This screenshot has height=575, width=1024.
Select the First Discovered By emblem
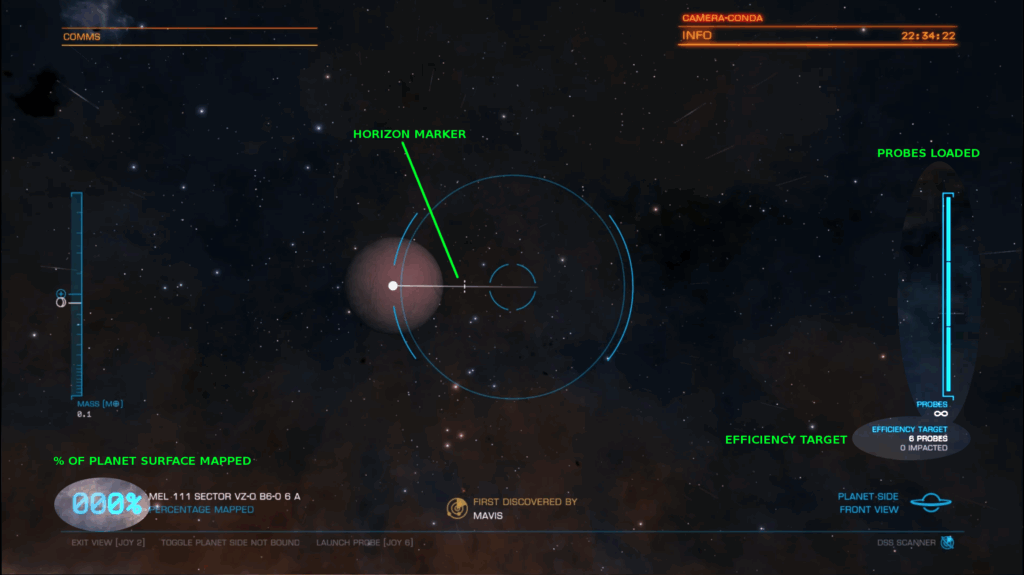pos(457,508)
